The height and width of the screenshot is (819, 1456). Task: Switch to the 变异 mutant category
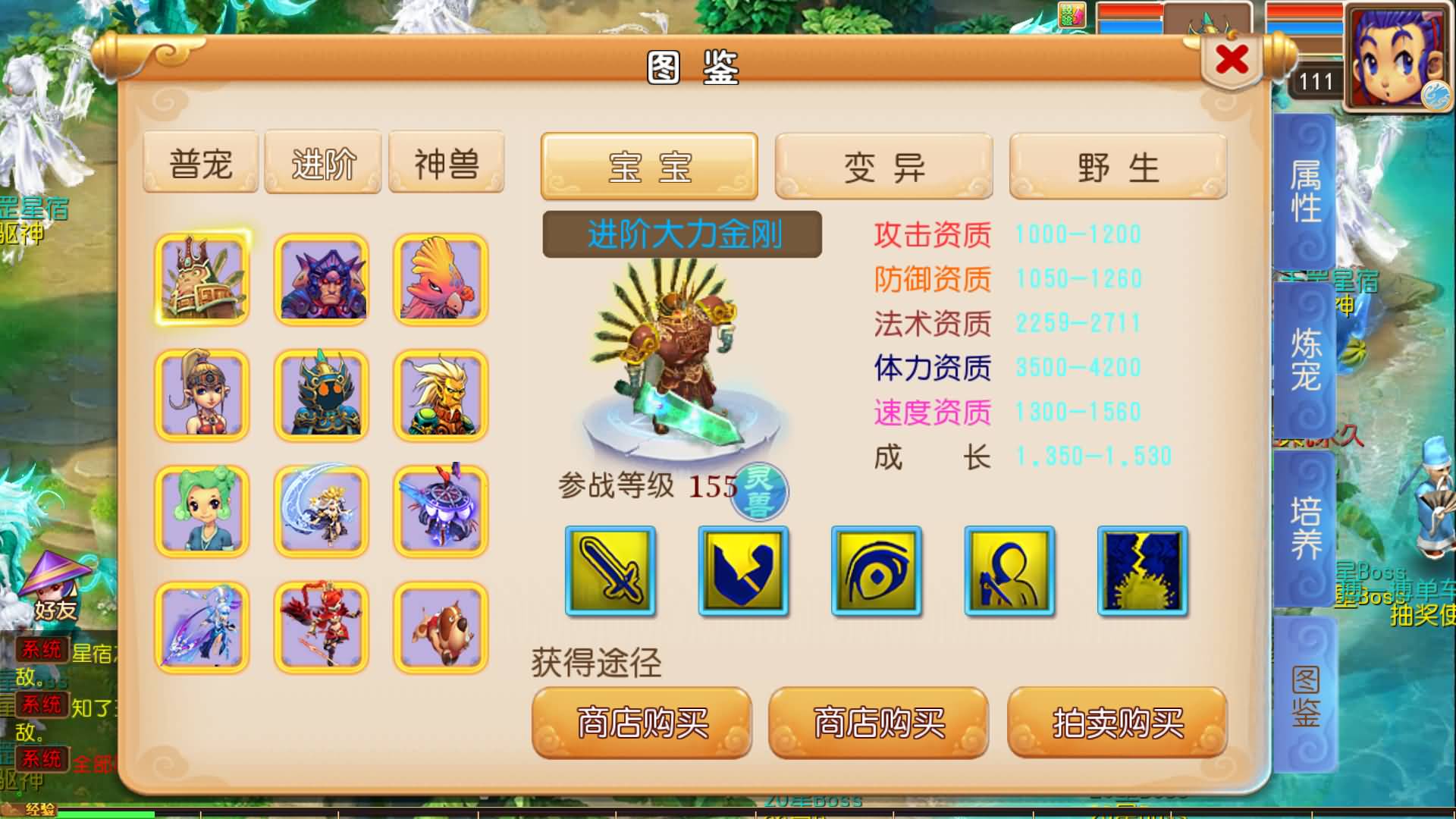tap(882, 167)
